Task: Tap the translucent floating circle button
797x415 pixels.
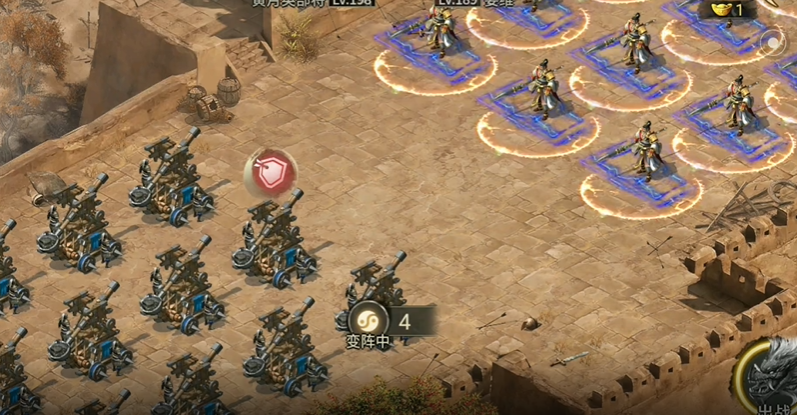Action: tap(773, 44)
